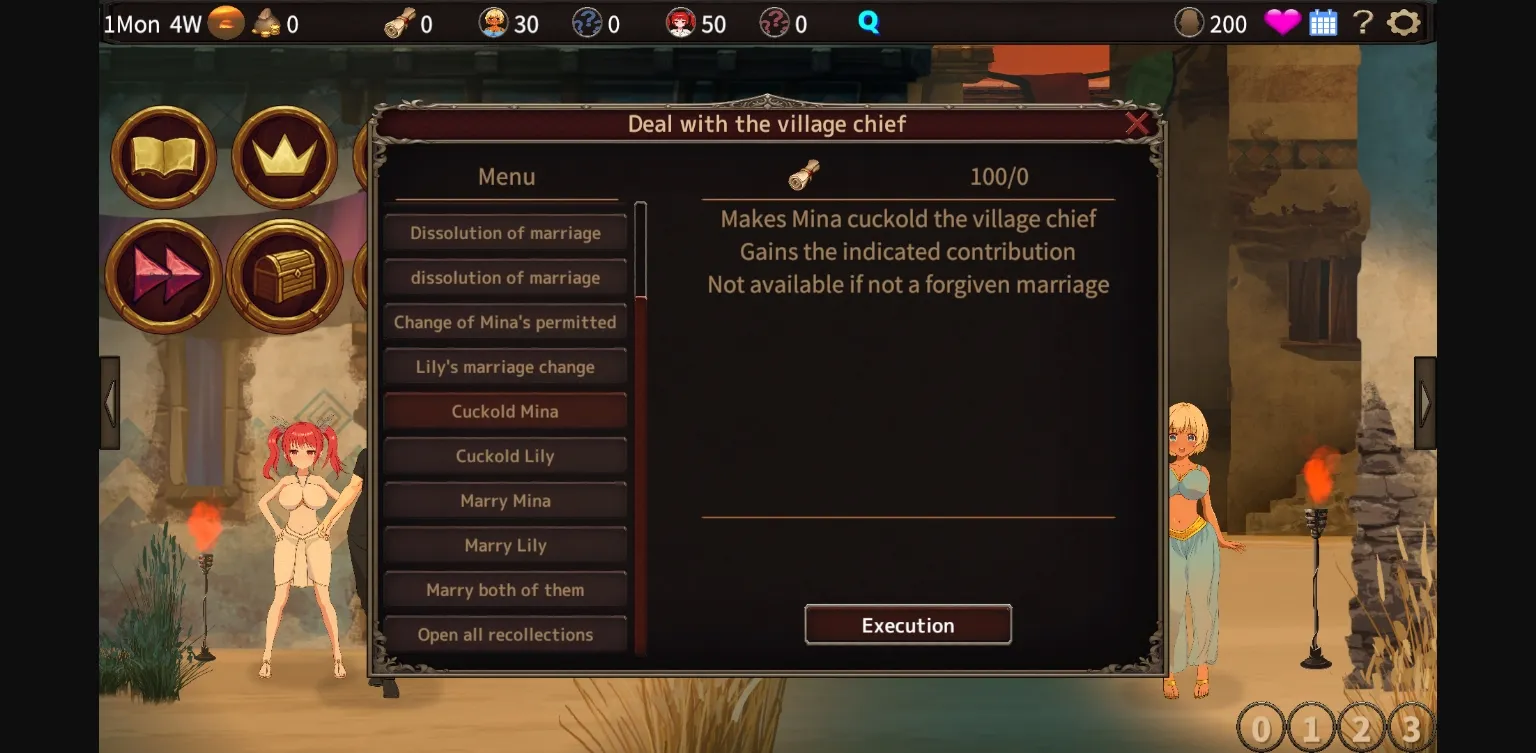The height and width of the screenshot is (753, 1536).
Task: Open the calendar icon
Action: pos(1323,22)
